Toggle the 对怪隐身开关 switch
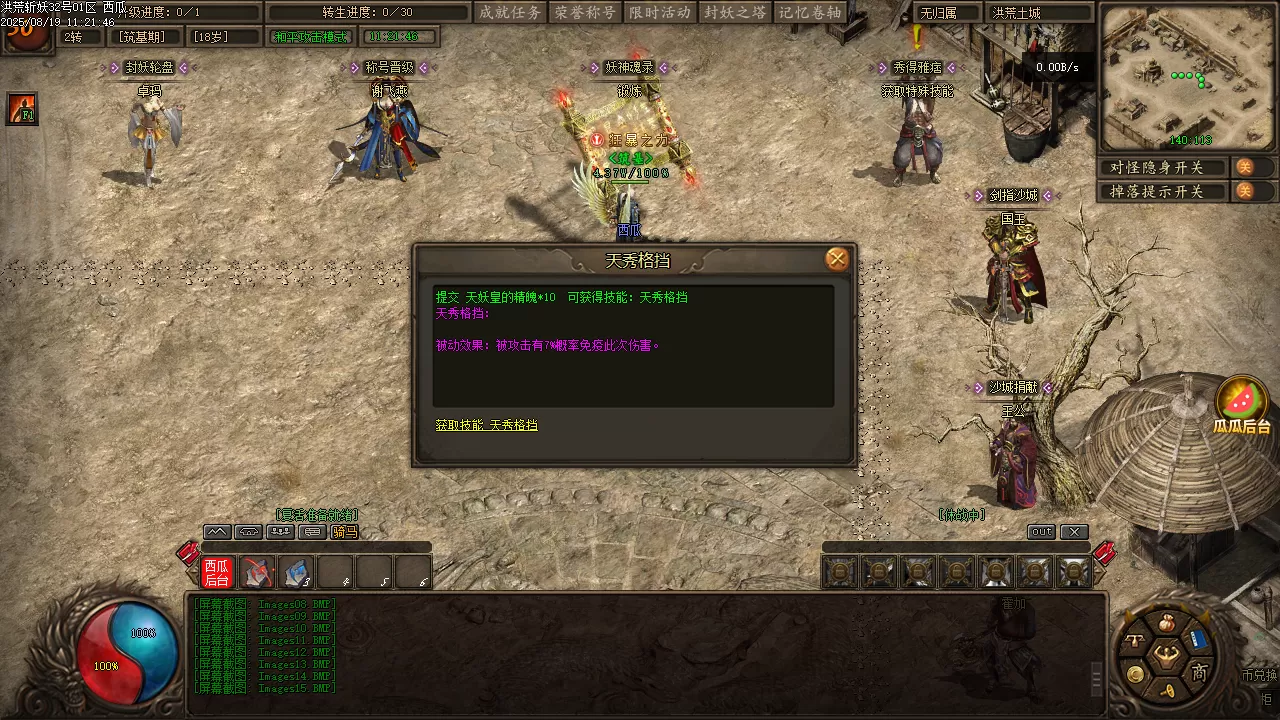This screenshot has width=1280, height=720. click(1245, 167)
